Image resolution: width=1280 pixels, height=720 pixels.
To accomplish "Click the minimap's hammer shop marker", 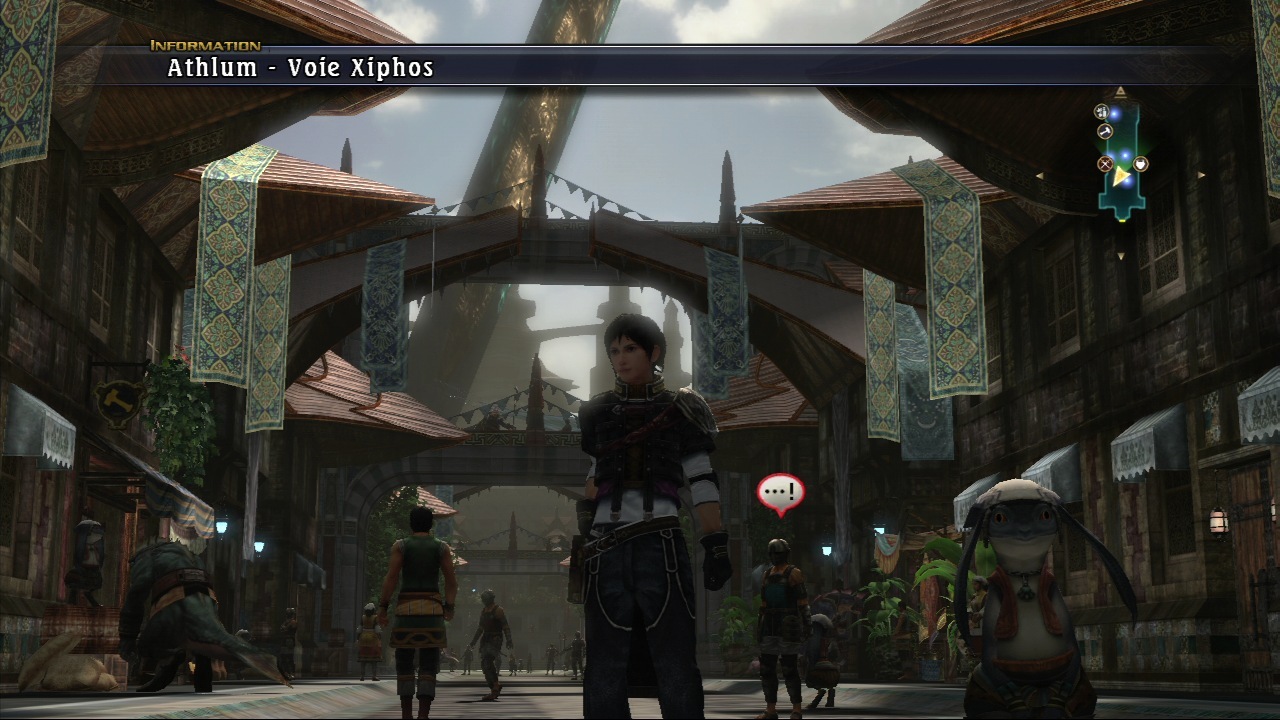I will [1105, 131].
